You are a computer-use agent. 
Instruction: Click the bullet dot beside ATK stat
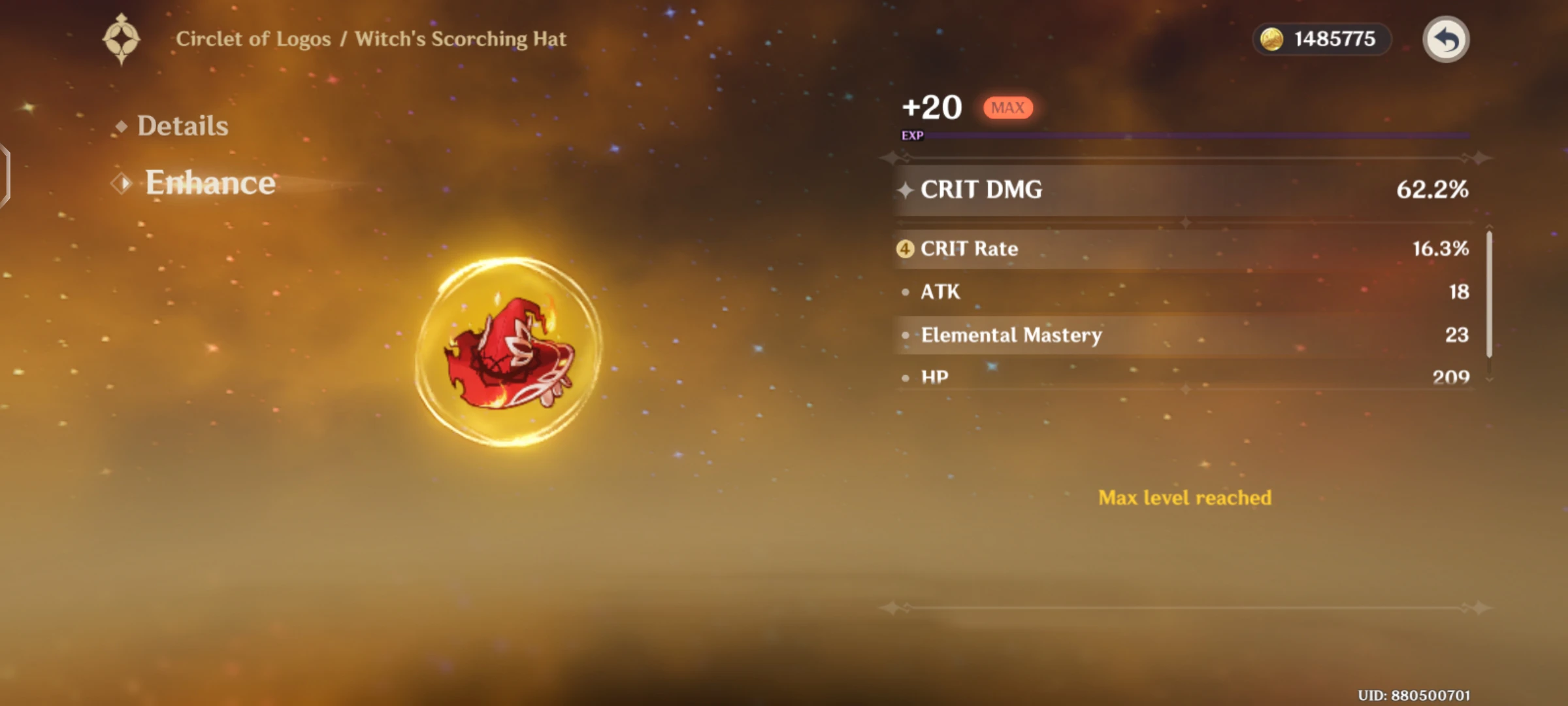coord(905,292)
